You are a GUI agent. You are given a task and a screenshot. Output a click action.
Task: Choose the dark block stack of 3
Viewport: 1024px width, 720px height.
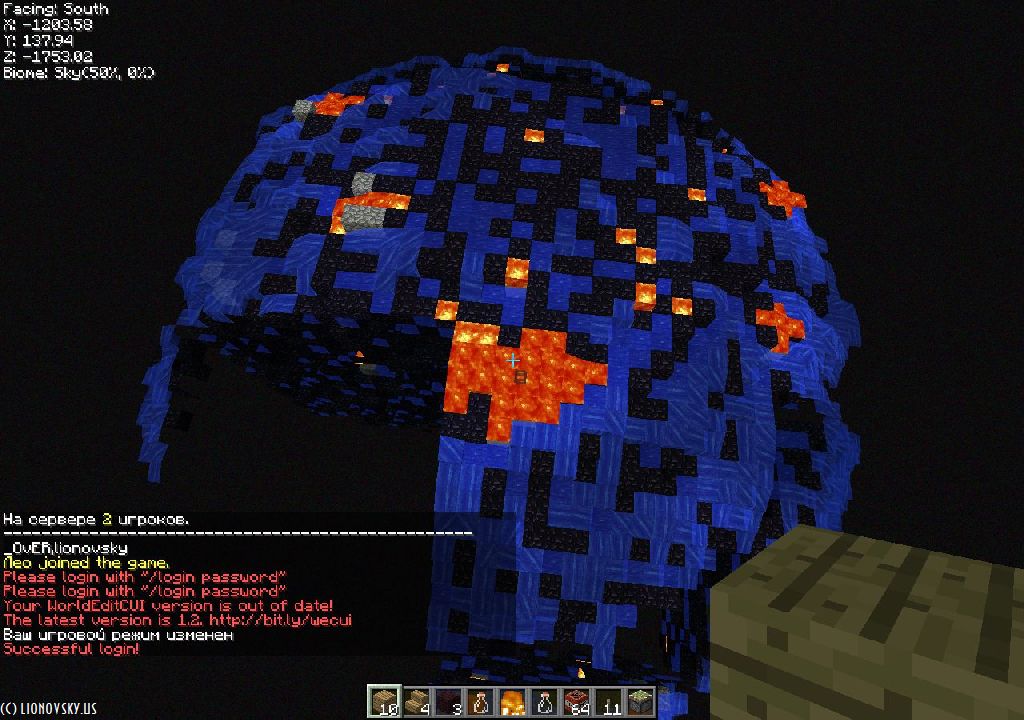(448, 701)
